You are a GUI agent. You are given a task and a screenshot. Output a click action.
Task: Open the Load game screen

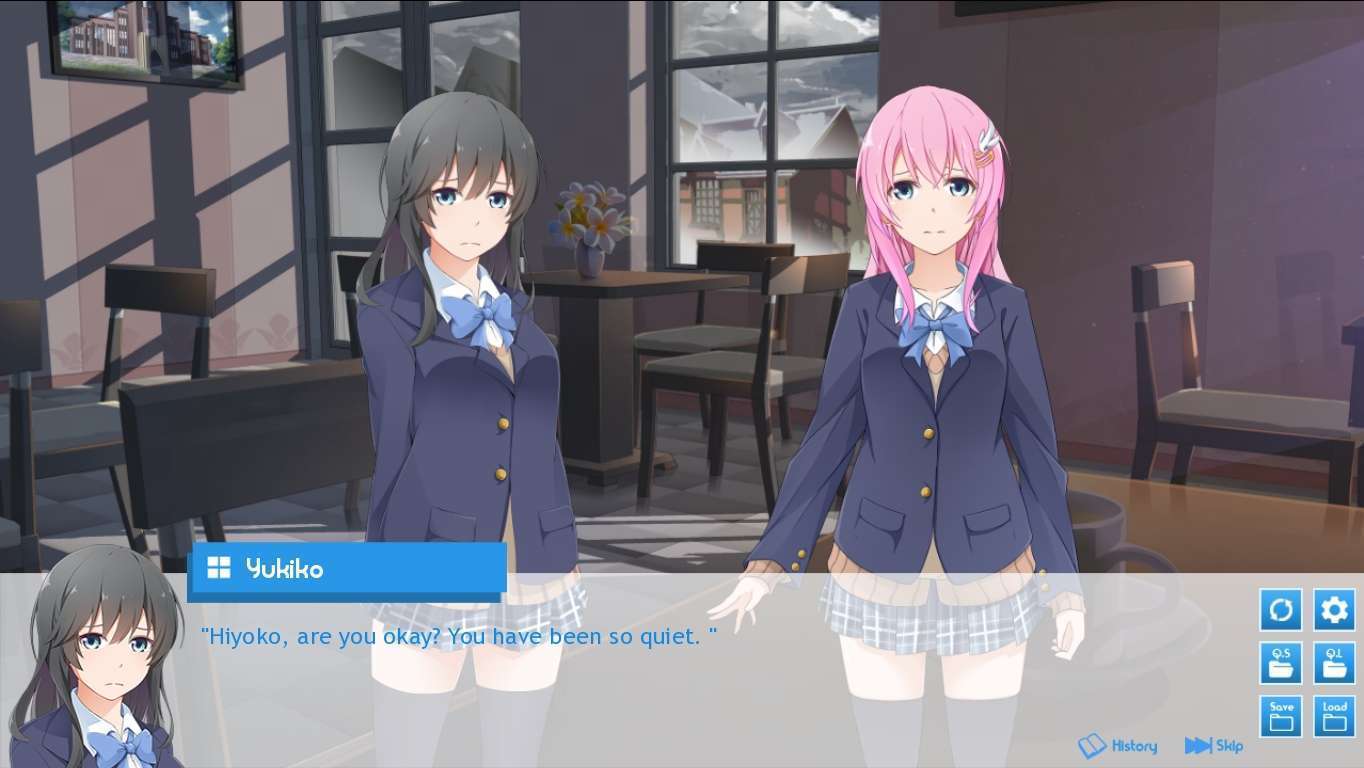click(x=1334, y=716)
